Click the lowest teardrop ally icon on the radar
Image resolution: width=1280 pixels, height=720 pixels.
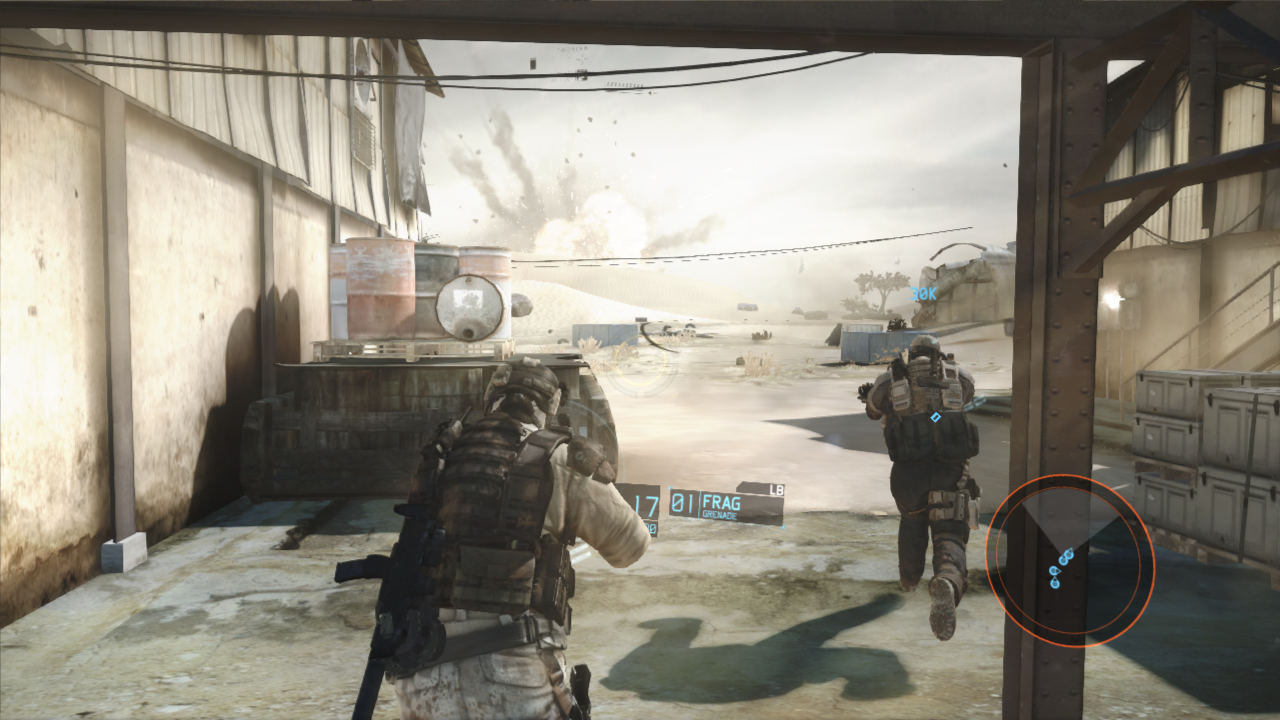tap(1054, 584)
